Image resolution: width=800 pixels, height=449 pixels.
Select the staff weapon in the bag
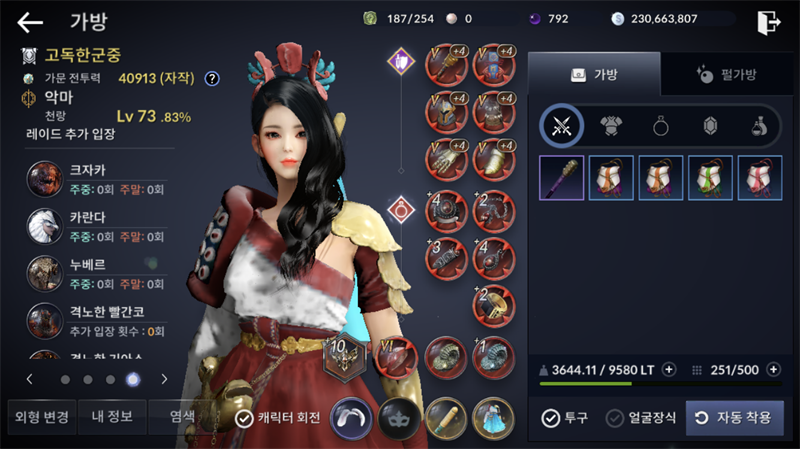[561, 178]
